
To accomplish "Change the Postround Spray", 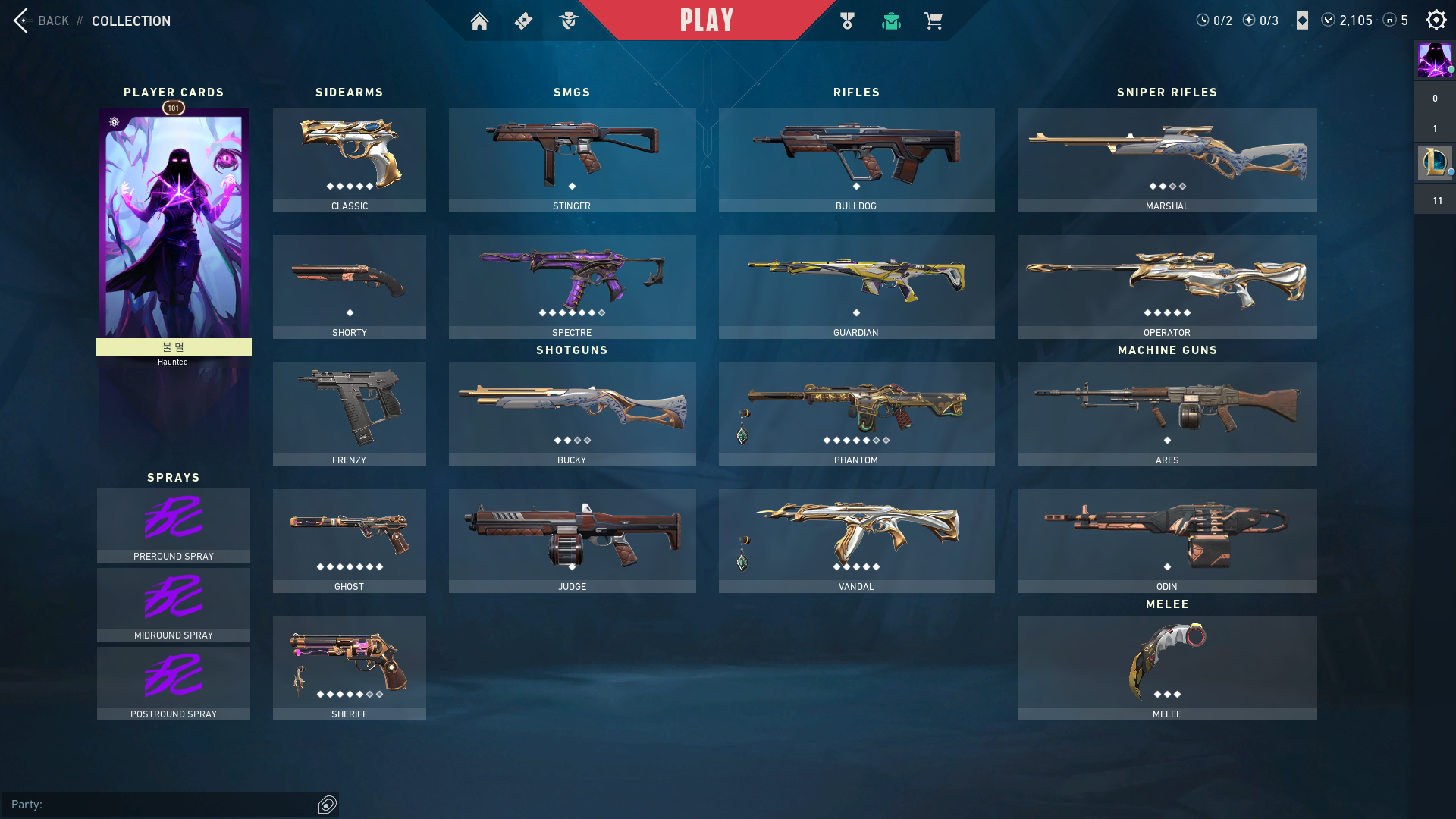I will (x=174, y=682).
